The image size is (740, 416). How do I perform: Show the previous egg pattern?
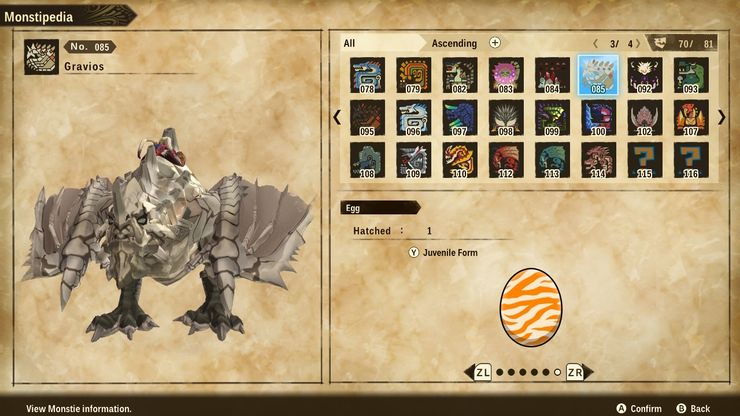pyautogui.click(x=481, y=372)
